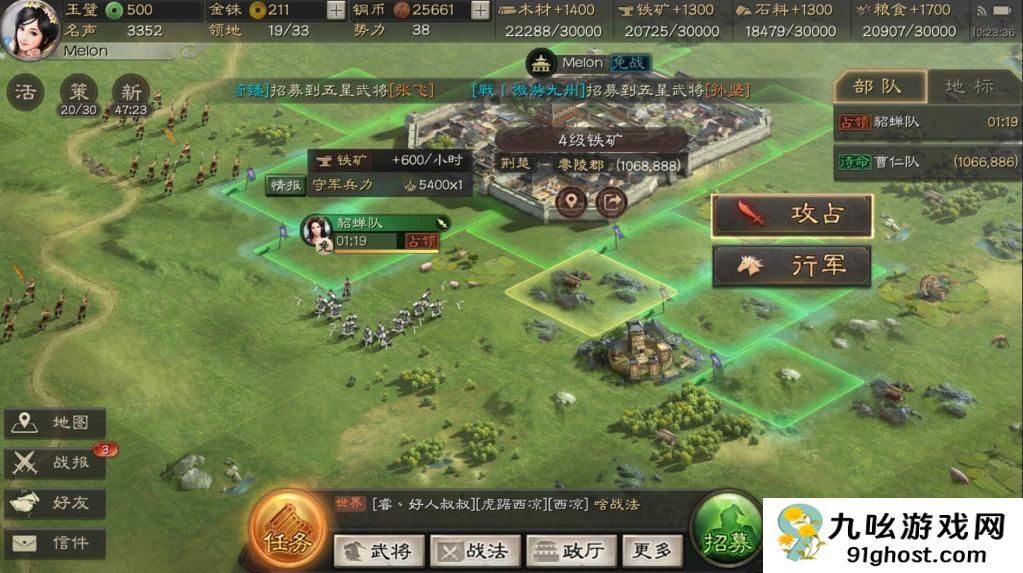
Task: Choose 攻占 to attack the iron mine
Action: [792, 215]
